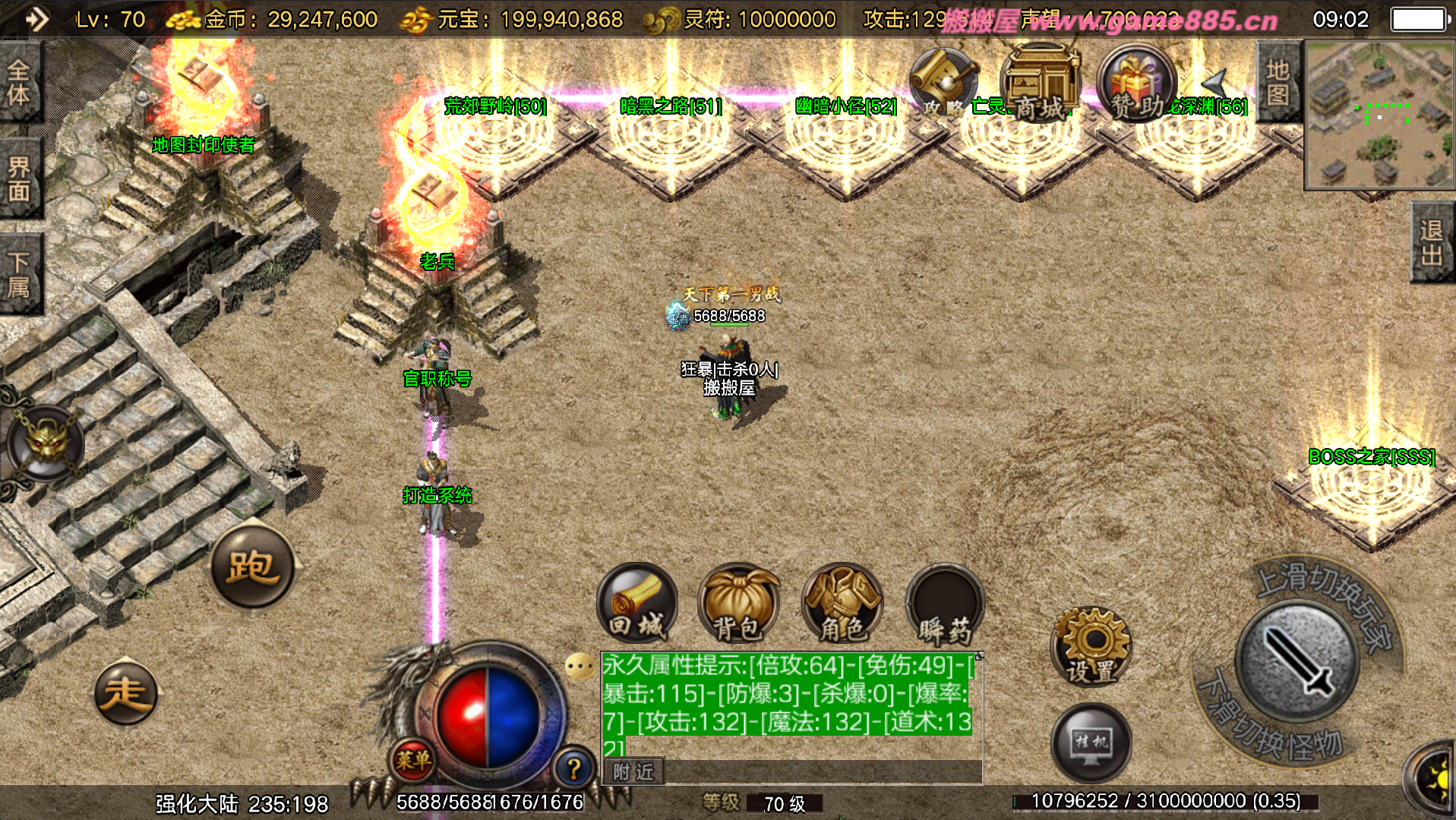
Task: Click the blue question mark help button
Action: tap(573, 768)
